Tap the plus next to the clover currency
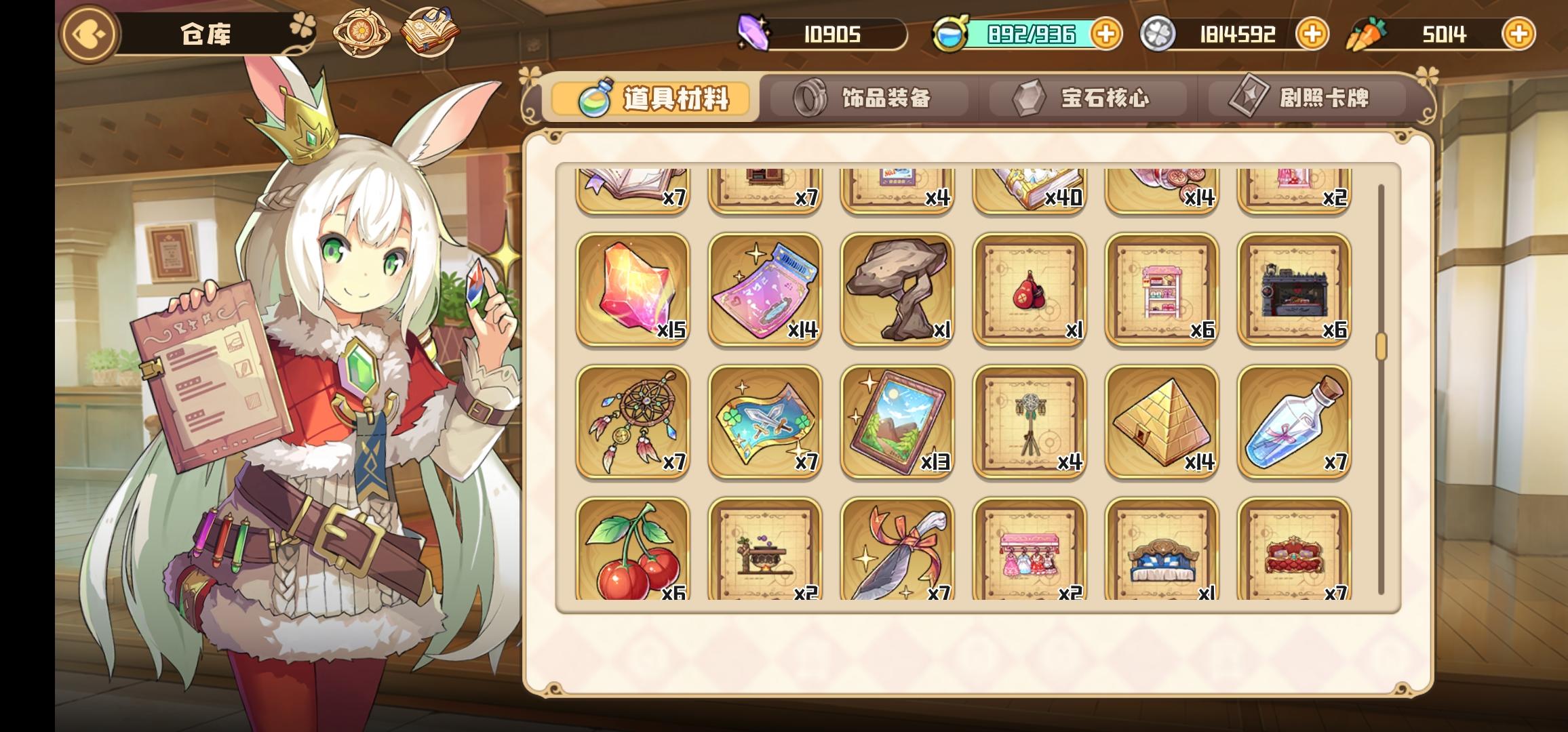This screenshot has height=732, width=1568. (1312, 33)
